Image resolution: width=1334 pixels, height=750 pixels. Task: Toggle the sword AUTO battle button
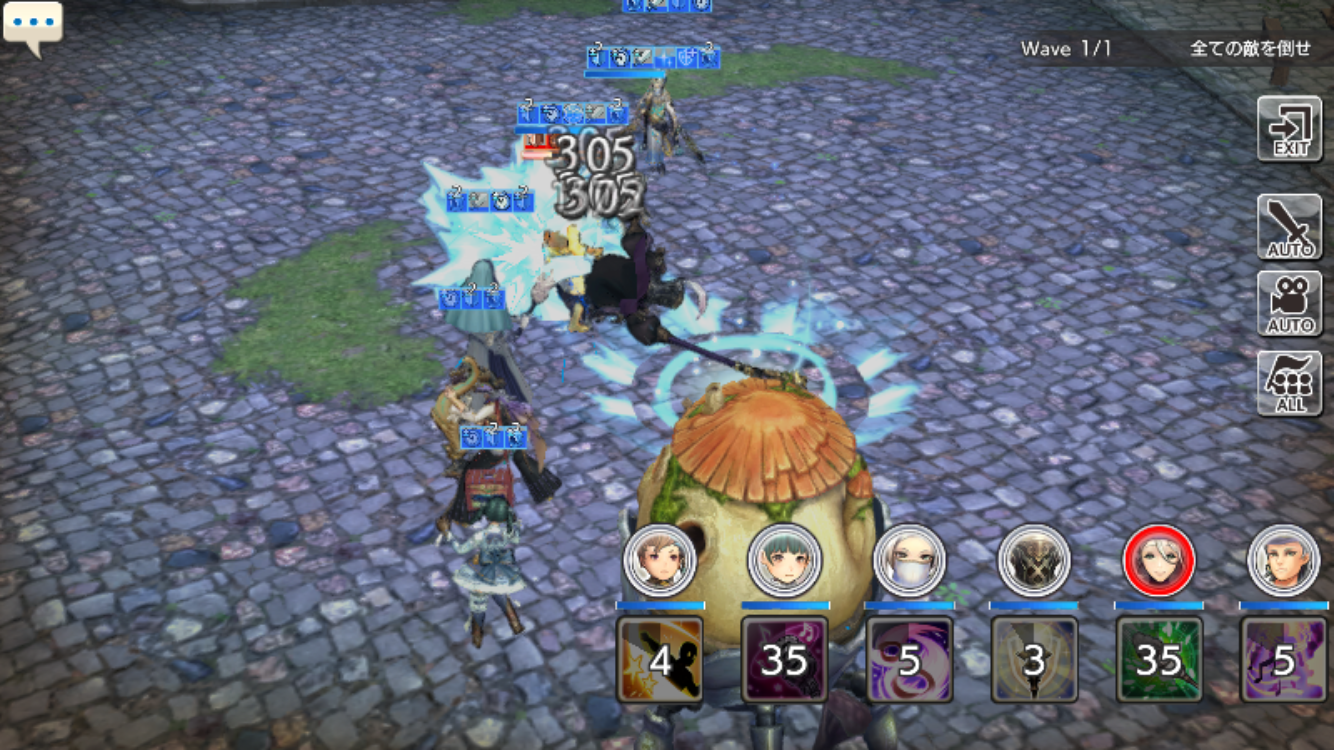click(x=1290, y=227)
